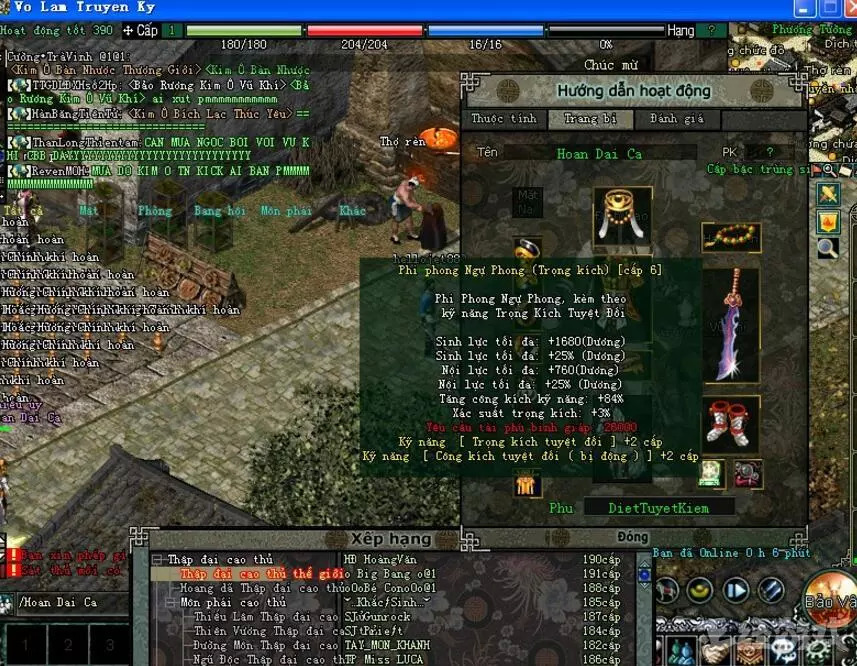This screenshot has width=857, height=666.
Task: Click the red and white boots slot
Action: [x=729, y=421]
